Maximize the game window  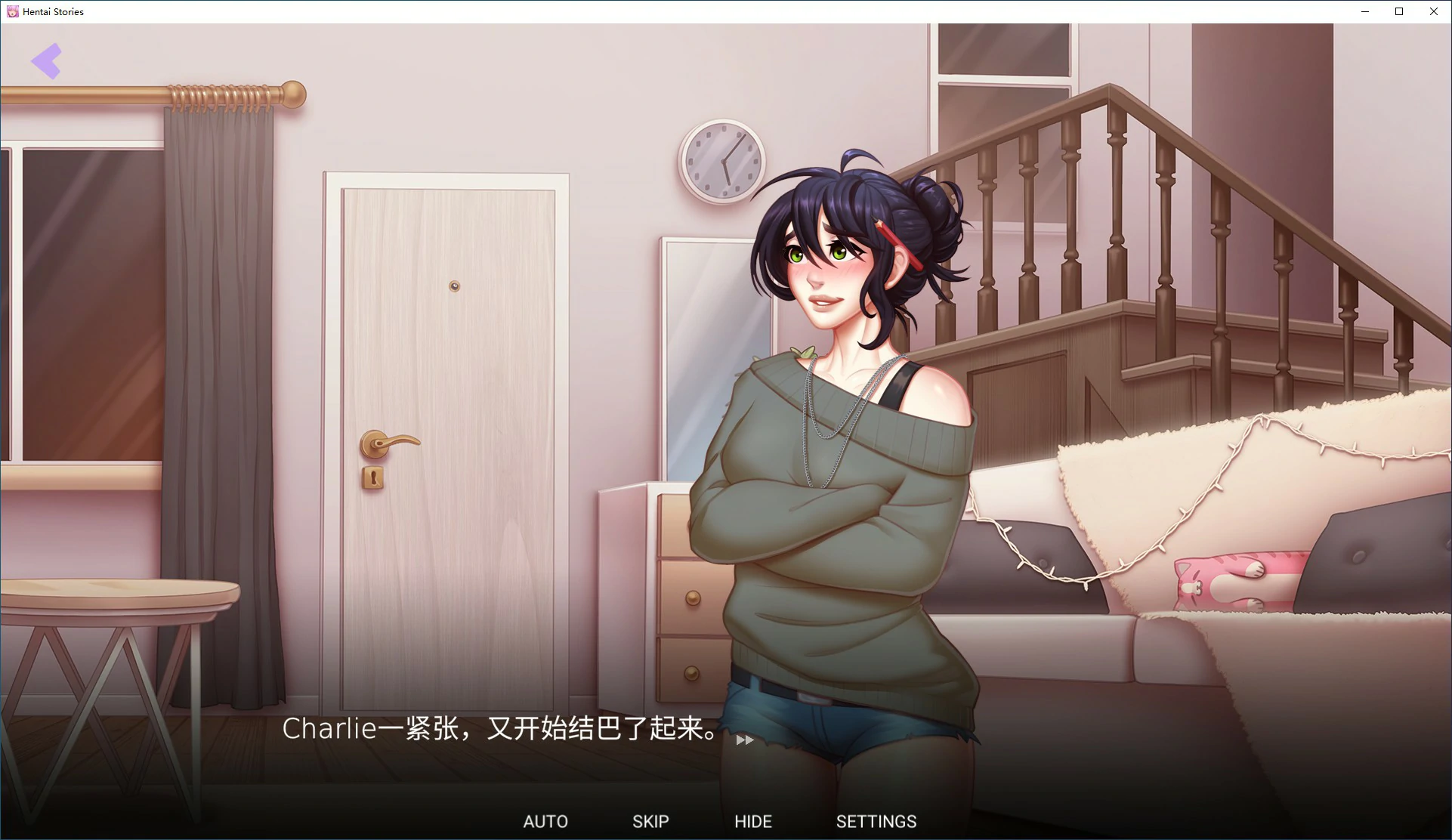tap(1398, 11)
